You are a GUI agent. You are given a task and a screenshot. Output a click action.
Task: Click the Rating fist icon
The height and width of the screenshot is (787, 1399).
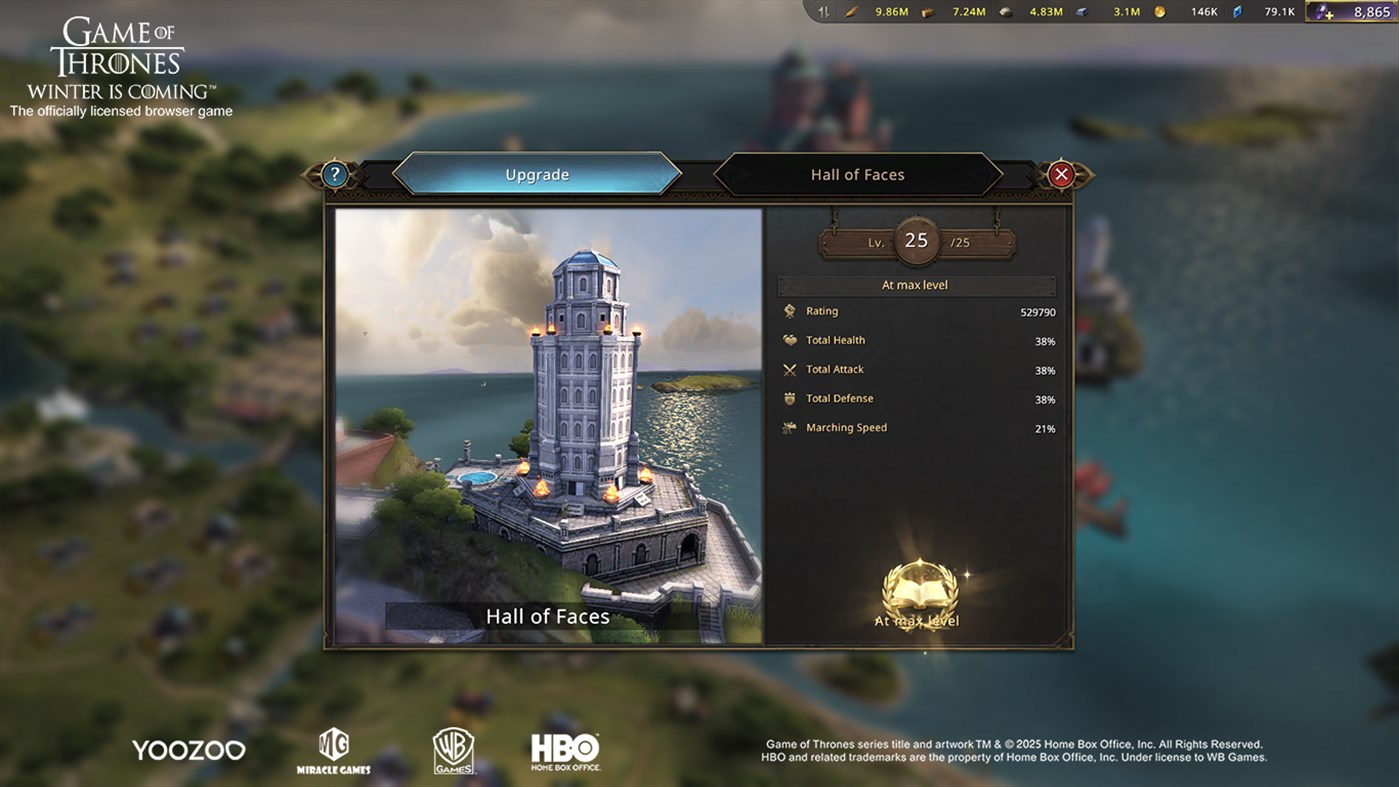(x=790, y=311)
